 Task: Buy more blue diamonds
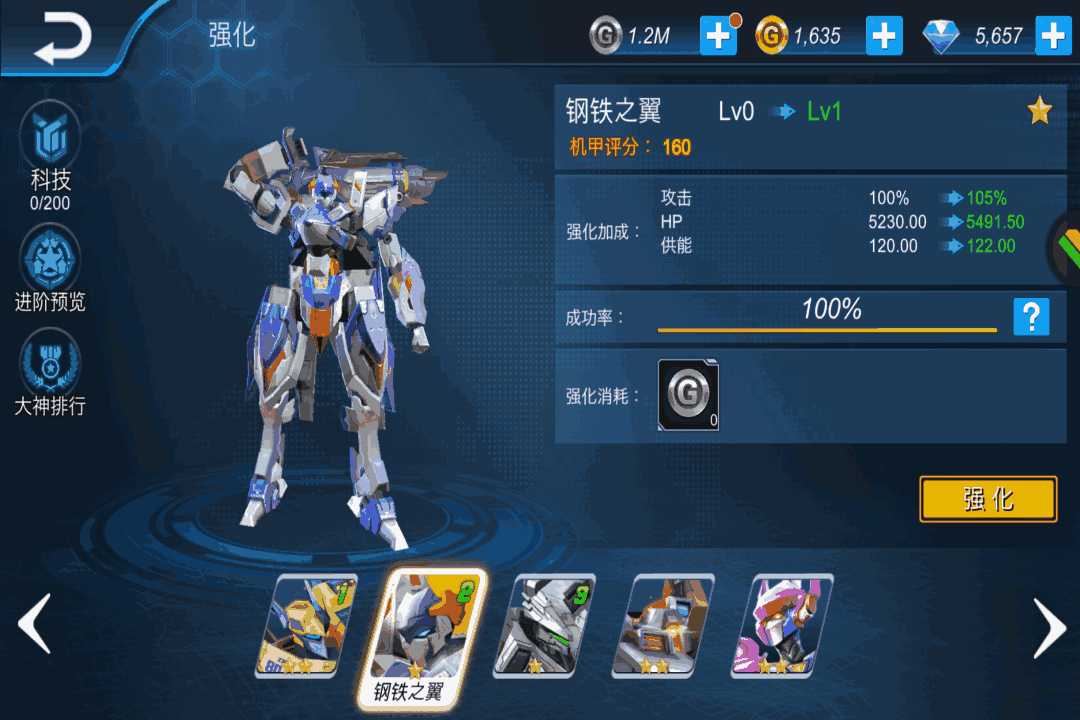pyautogui.click(x=1053, y=36)
